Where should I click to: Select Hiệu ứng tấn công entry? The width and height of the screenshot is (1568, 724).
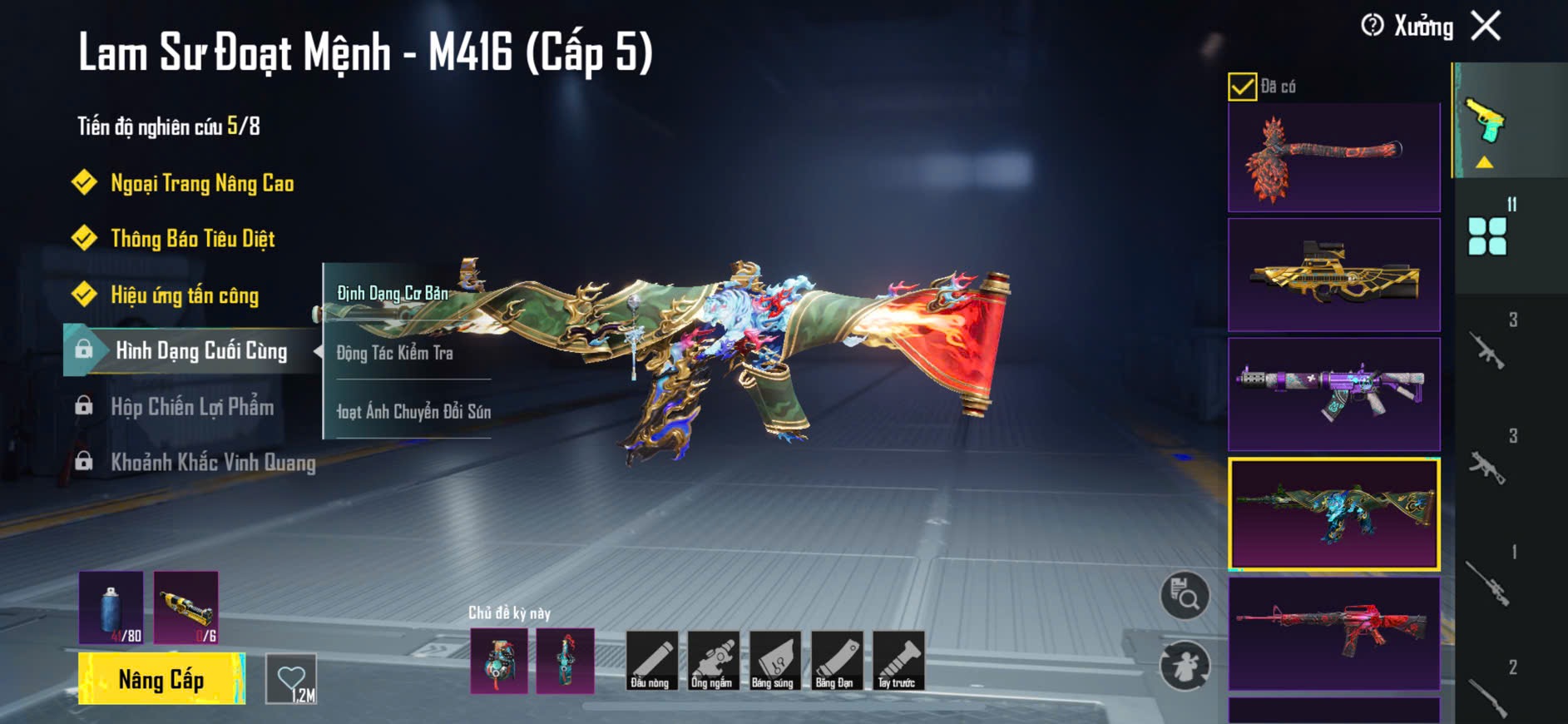[184, 295]
